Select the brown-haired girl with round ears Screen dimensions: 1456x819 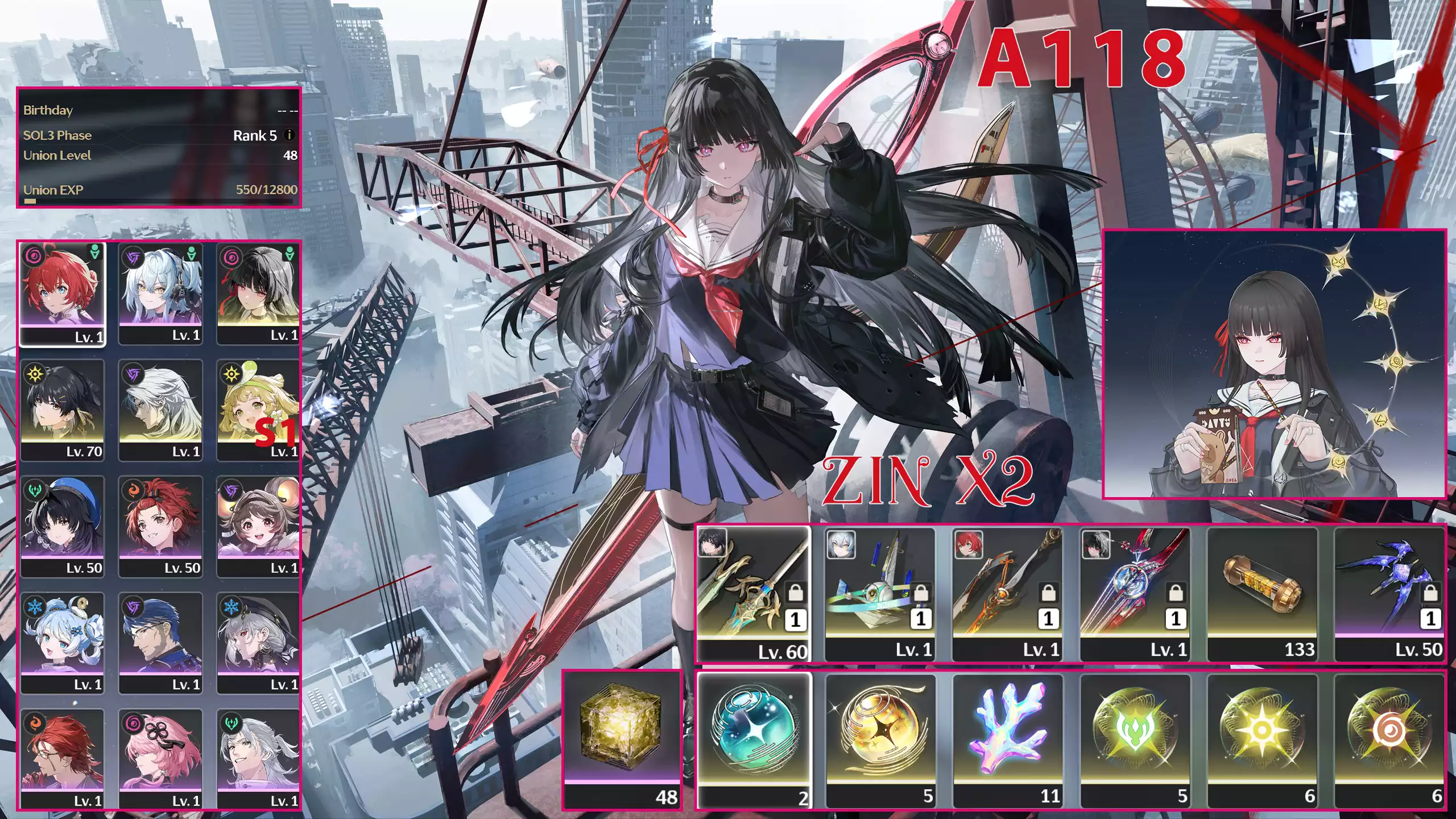pyautogui.click(x=258, y=526)
